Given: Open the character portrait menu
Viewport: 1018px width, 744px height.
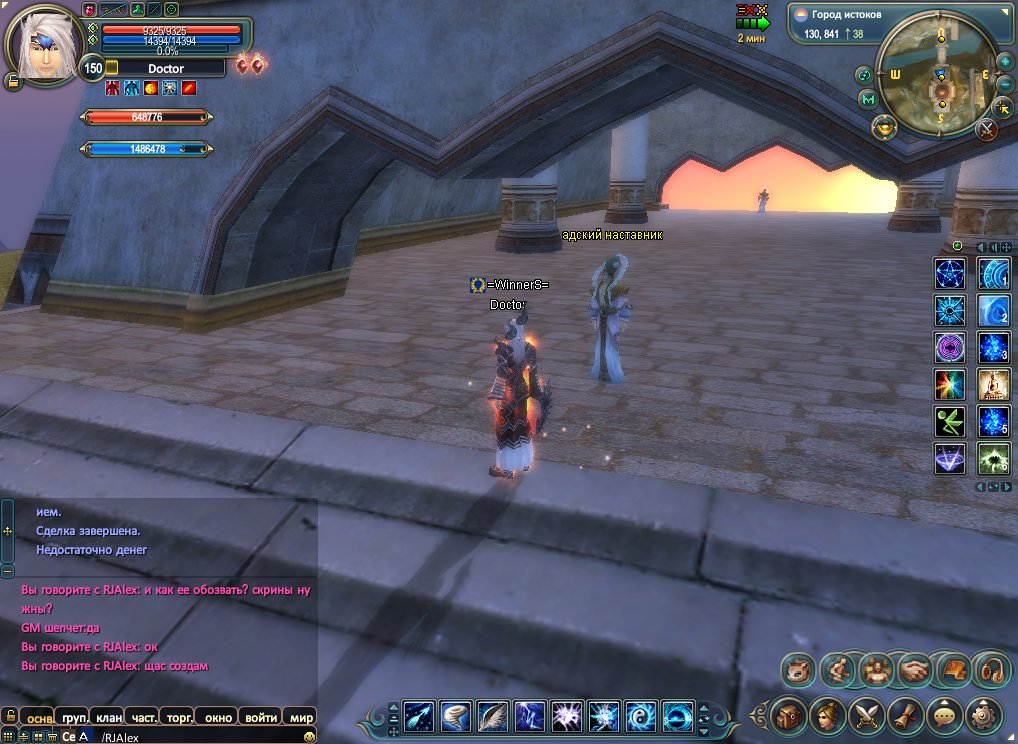Looking at the screenshot, I should click(x=829, y=714).
